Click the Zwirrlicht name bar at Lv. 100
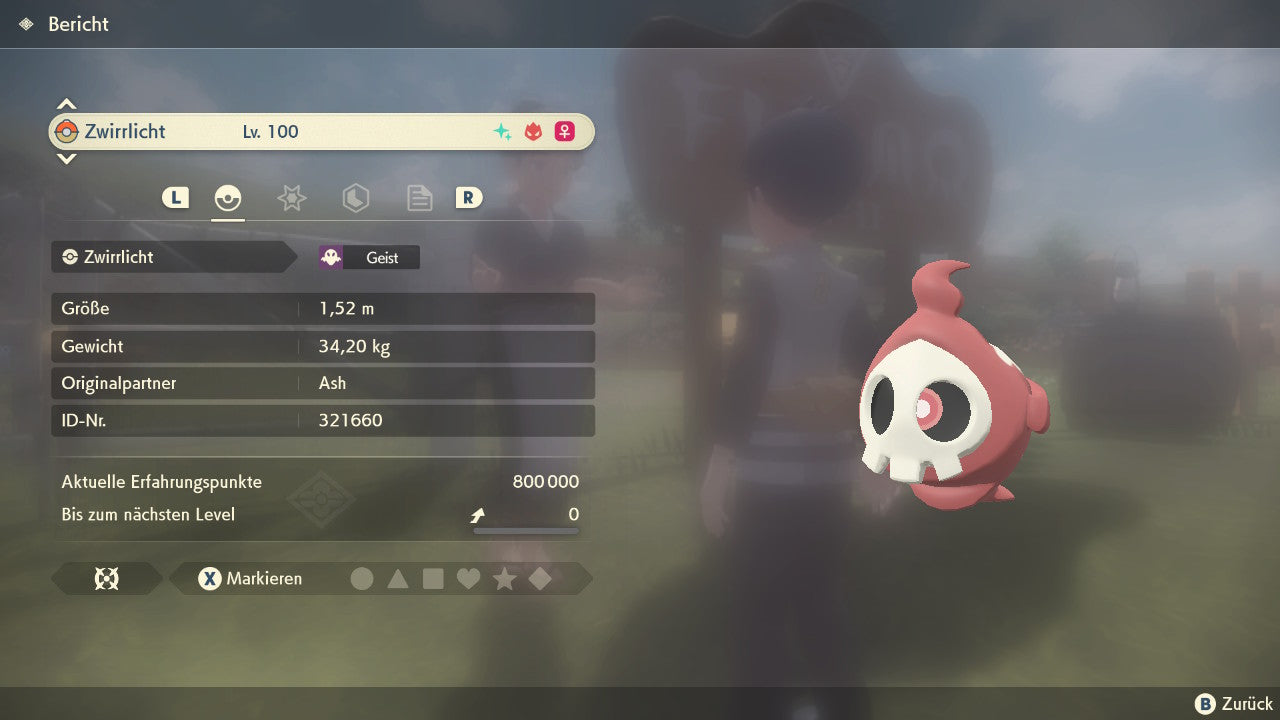This screenshot has height=720, width=1280. tap(320, 131)
